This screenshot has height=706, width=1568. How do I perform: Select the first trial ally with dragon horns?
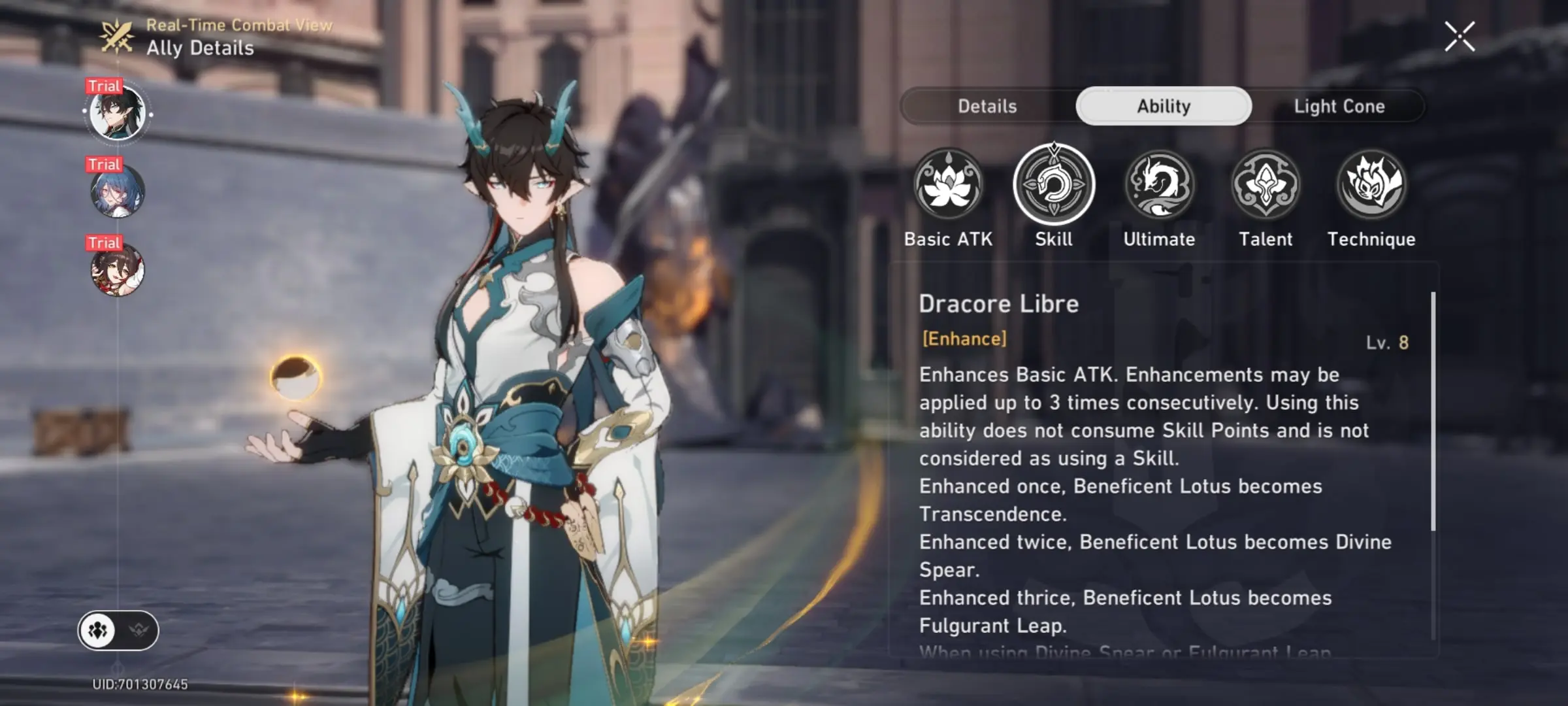118,113
